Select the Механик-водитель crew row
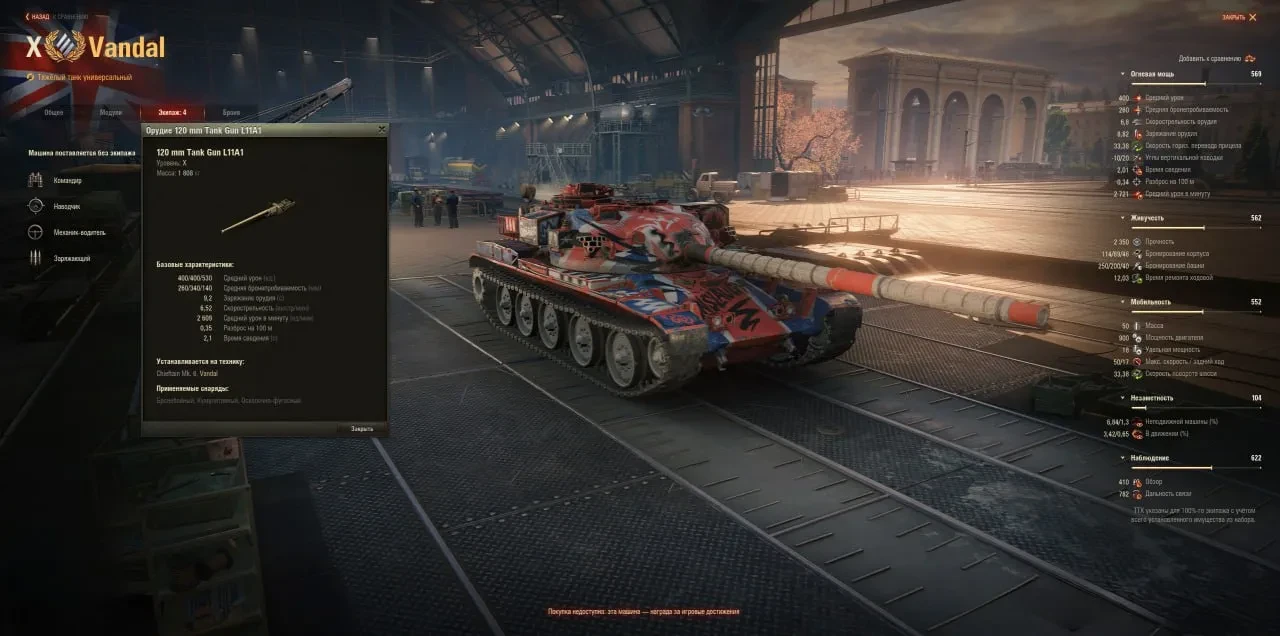The height and width of the screenshot is (636, 1280). [78, 232]
